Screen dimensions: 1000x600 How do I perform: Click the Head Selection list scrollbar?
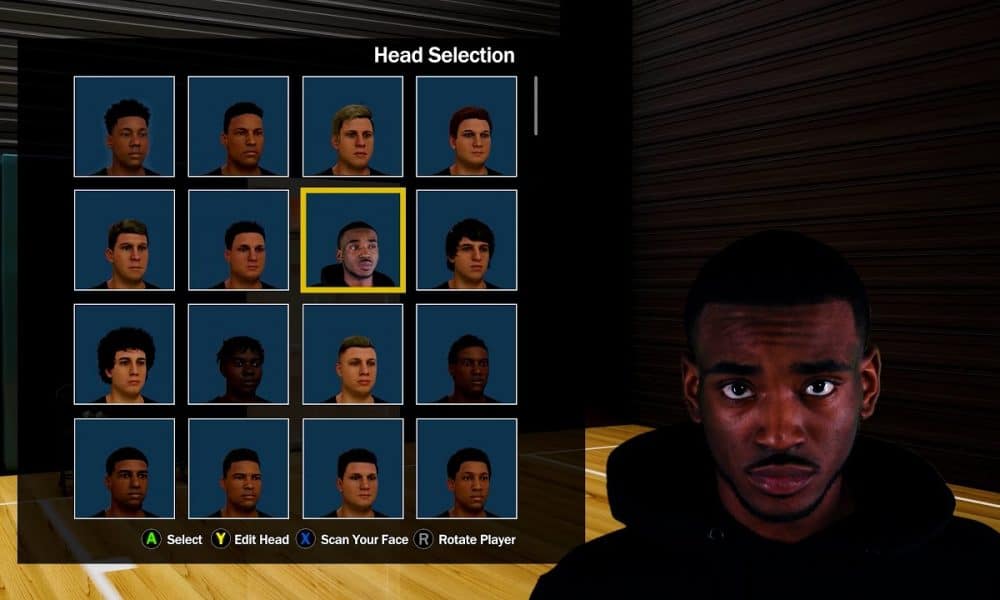point(536,106)
